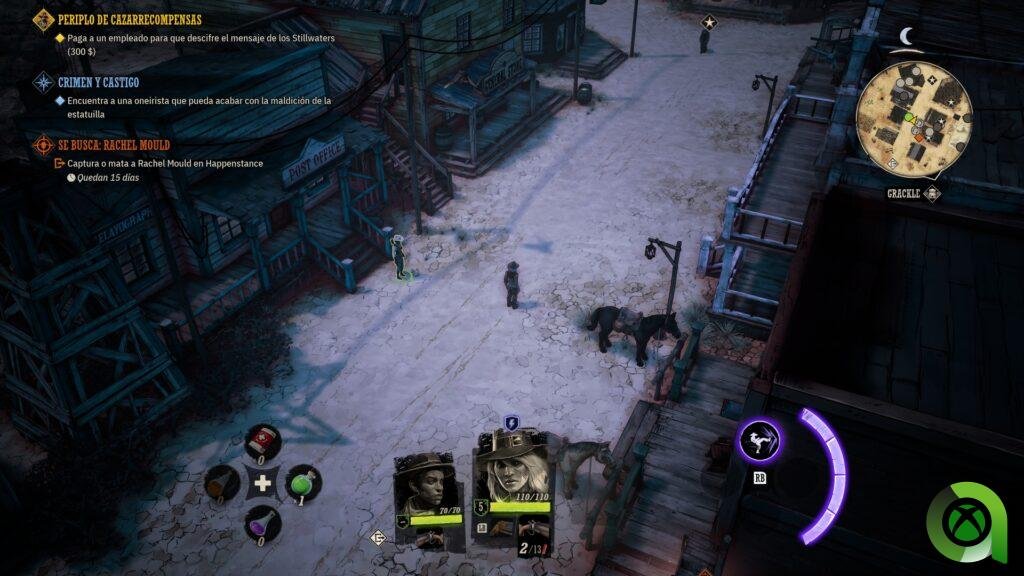Open the Periplo de Cazarrecompensas quest

coord(130,19)
